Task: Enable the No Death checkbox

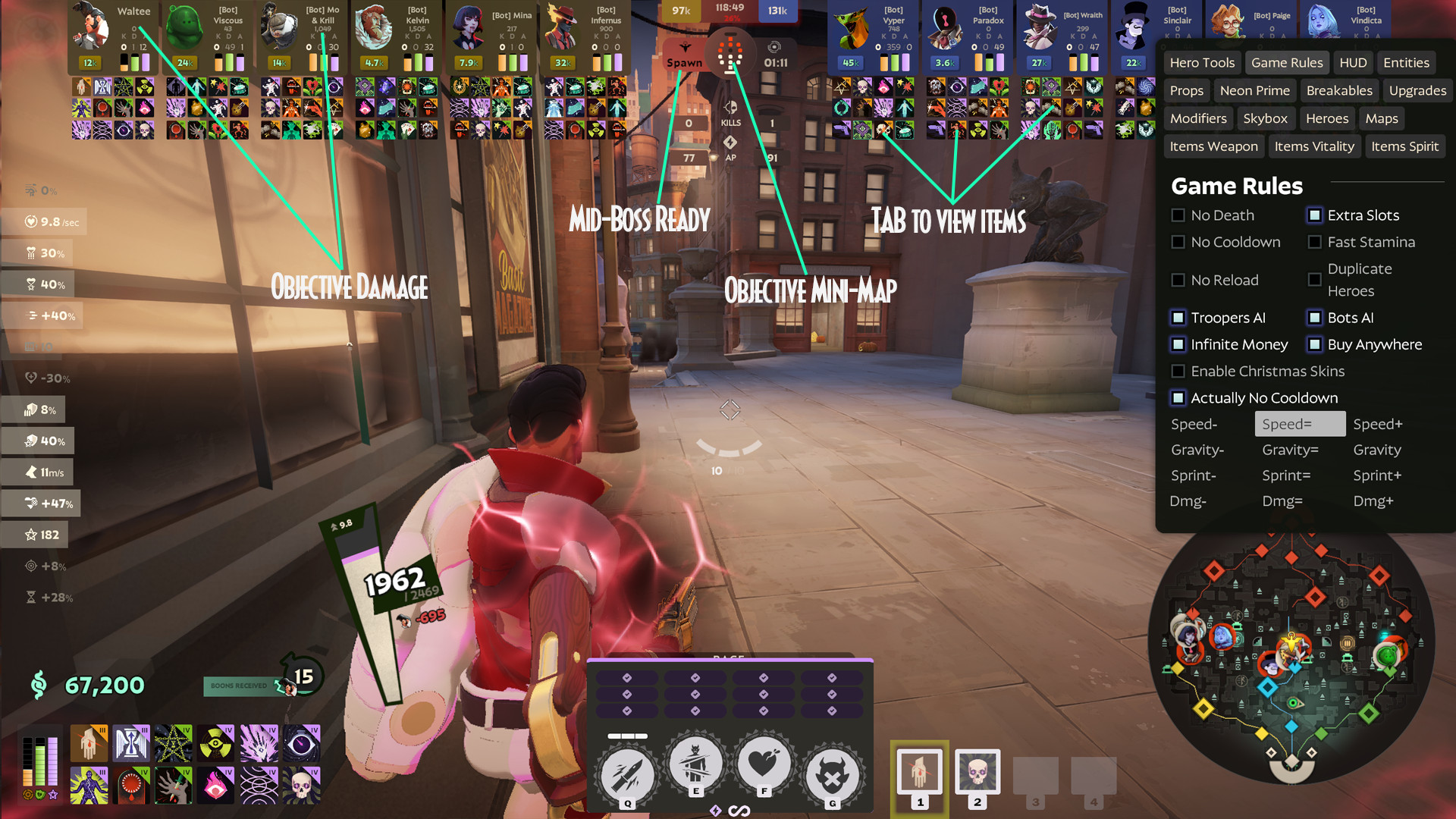Action: click(1178, 215)
